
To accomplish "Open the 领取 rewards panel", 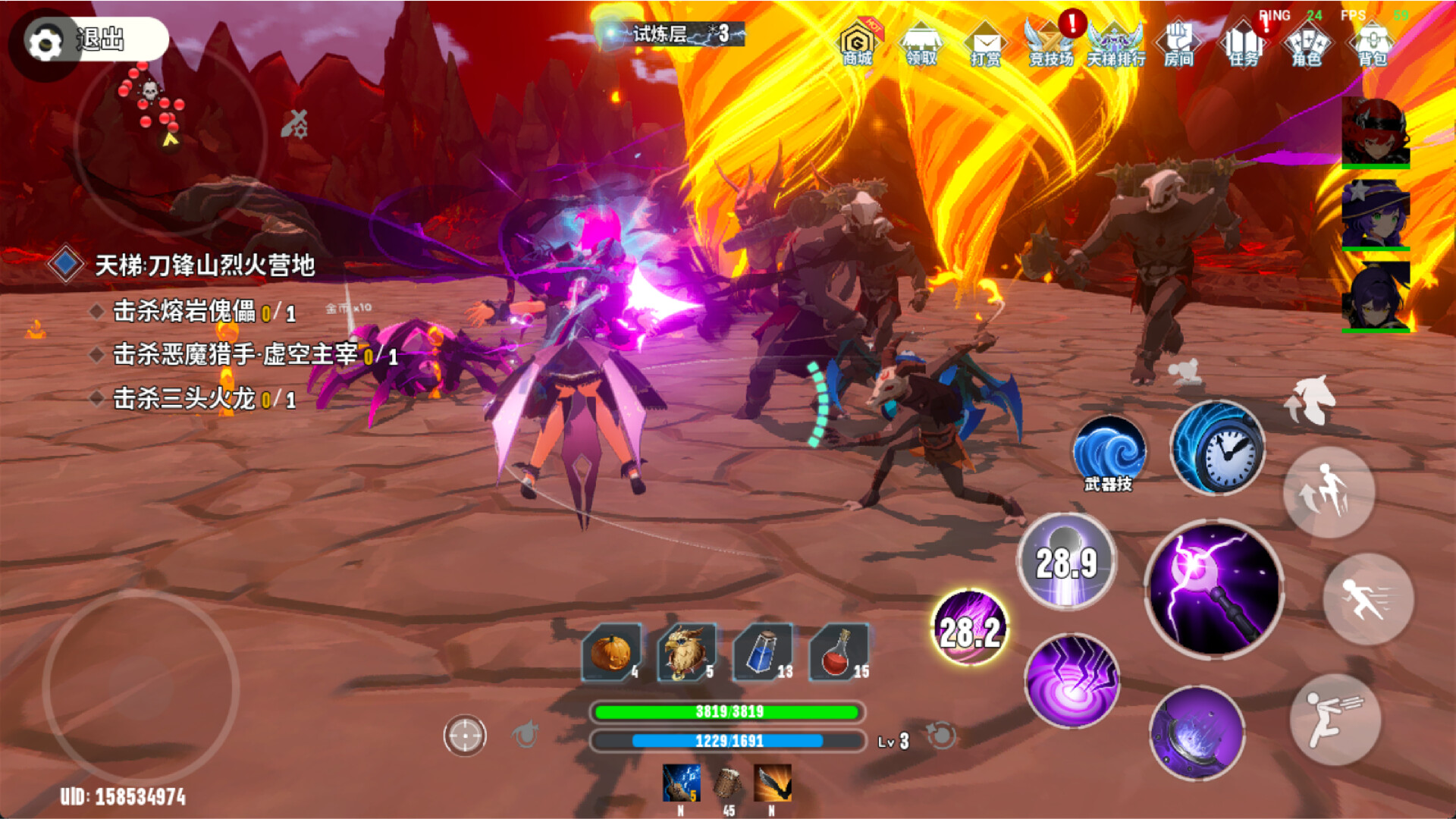I will click(x=919, y=42).
